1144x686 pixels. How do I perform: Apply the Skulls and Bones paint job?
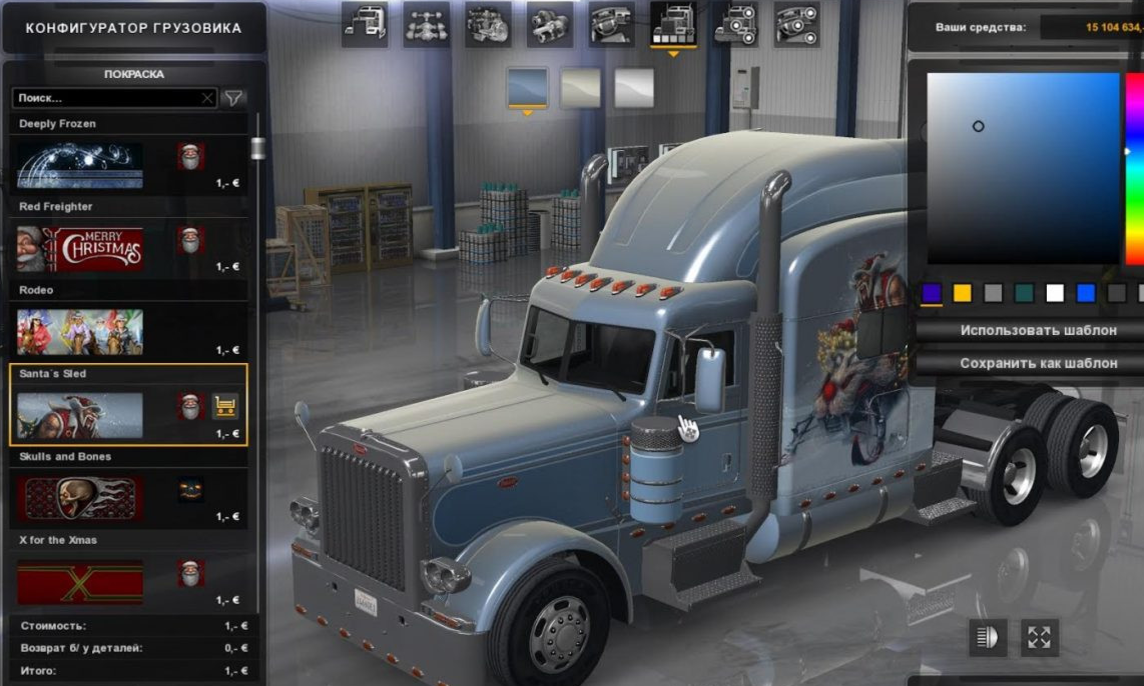[80, 498]
